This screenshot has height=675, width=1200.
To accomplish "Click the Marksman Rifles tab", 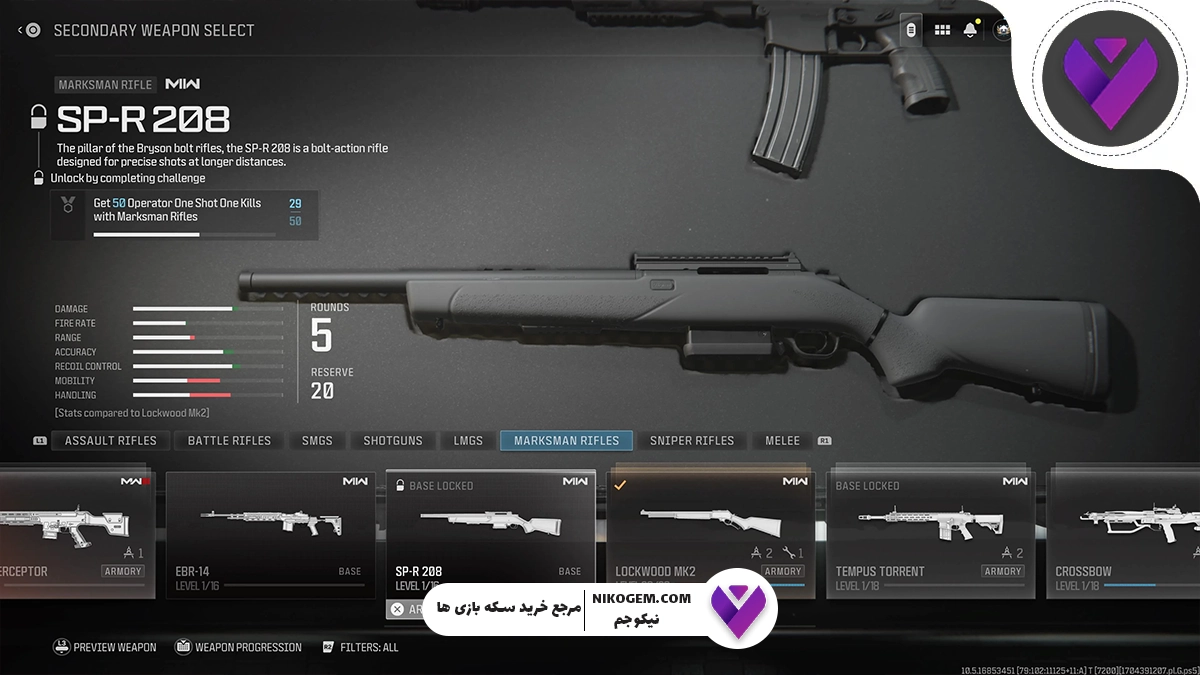I will [566, 441].
